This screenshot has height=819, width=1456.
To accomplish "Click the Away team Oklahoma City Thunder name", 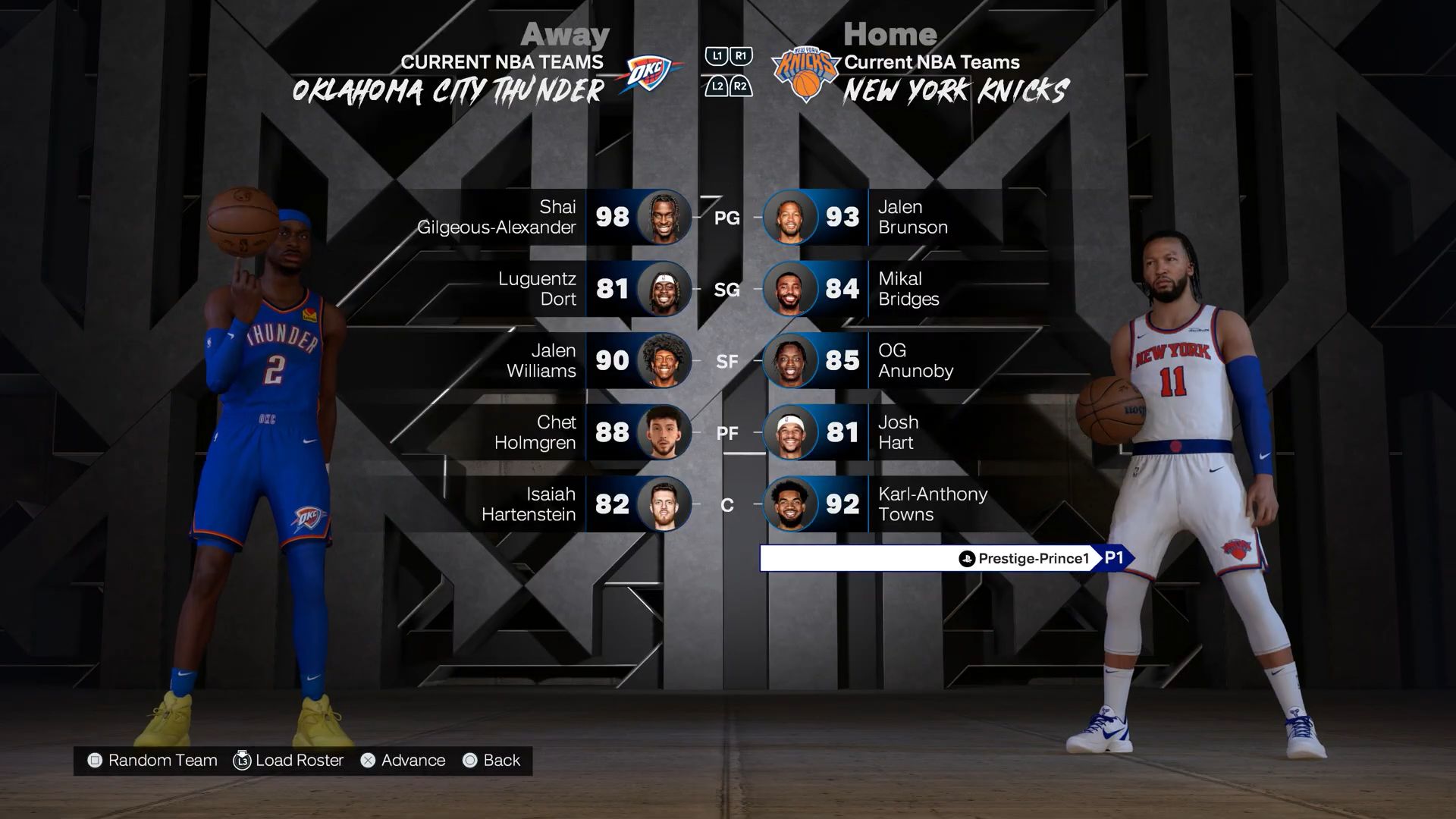I will (448, 92).
